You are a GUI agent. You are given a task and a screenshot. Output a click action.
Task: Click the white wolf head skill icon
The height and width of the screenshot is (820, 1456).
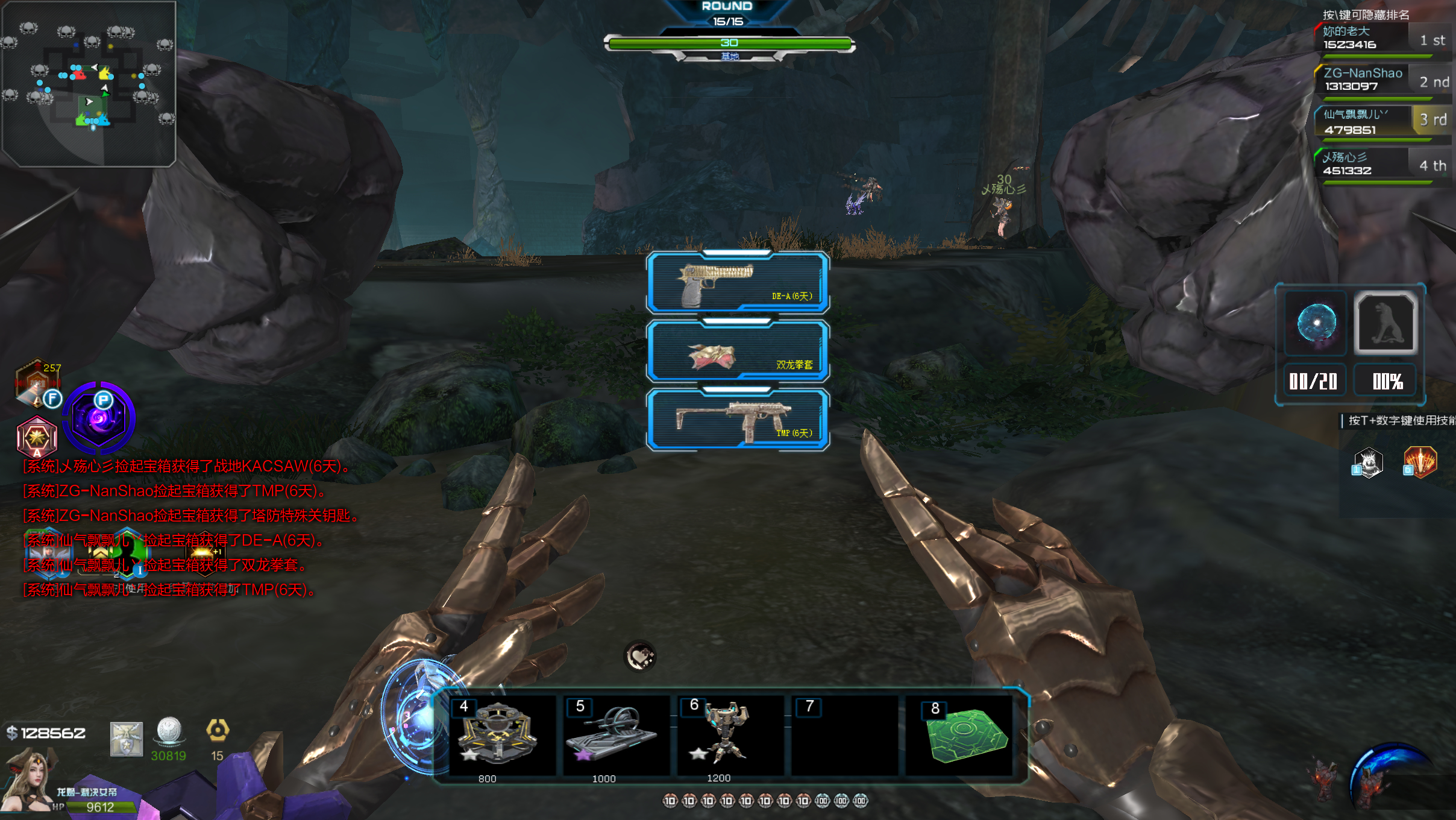pyautogui.click(x=1368, y=463)
